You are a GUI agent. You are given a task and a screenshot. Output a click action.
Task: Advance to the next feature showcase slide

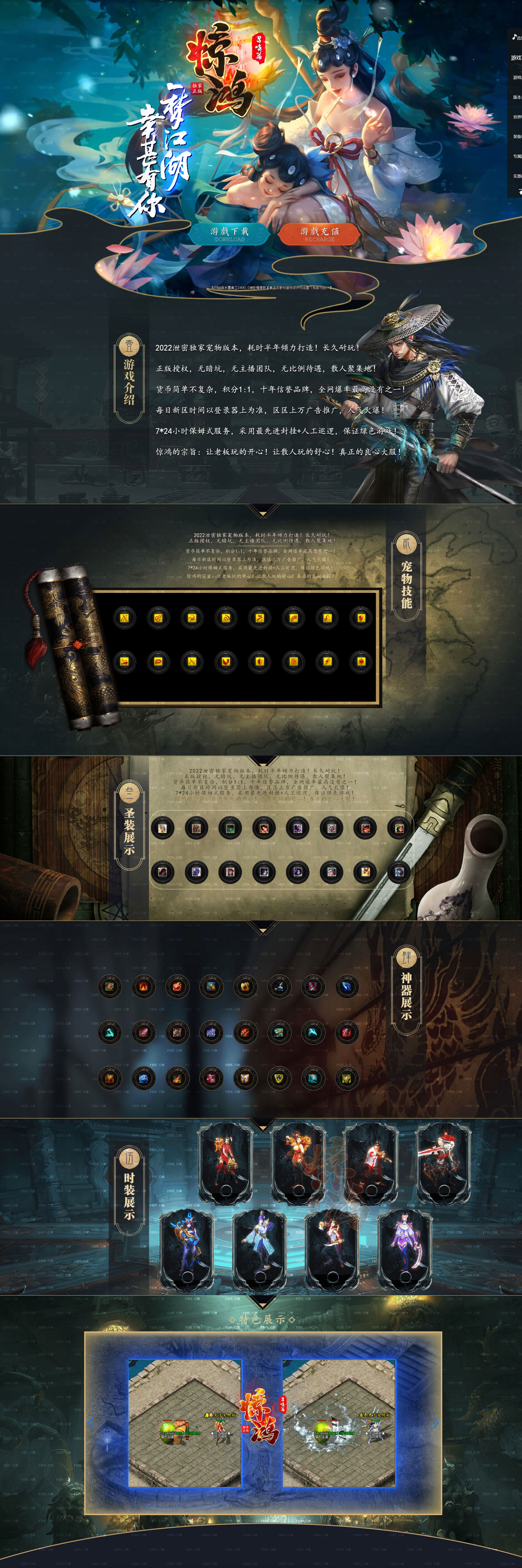coord(435,1423)
